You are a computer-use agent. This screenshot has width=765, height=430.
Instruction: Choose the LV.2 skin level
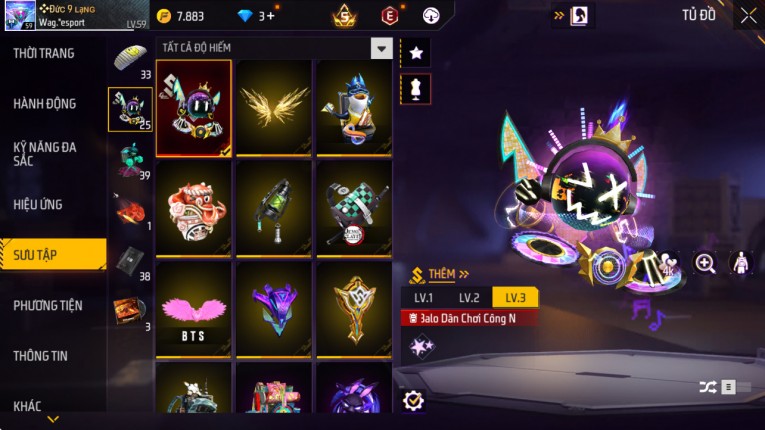click(469, 298)
